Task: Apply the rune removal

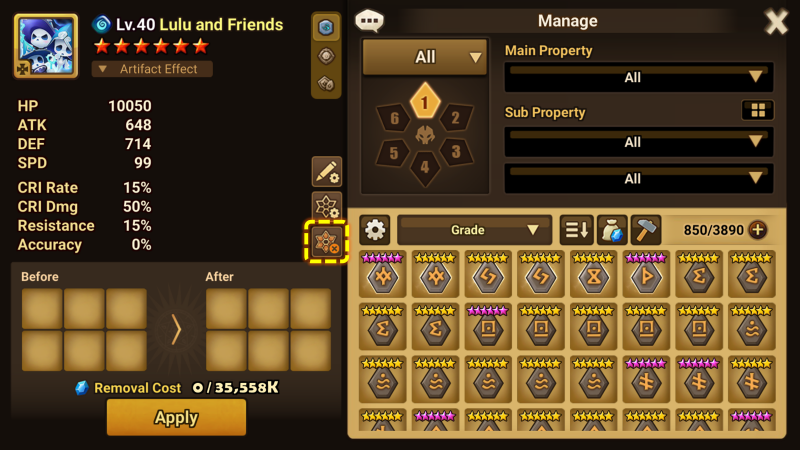Action: [176, 417]
